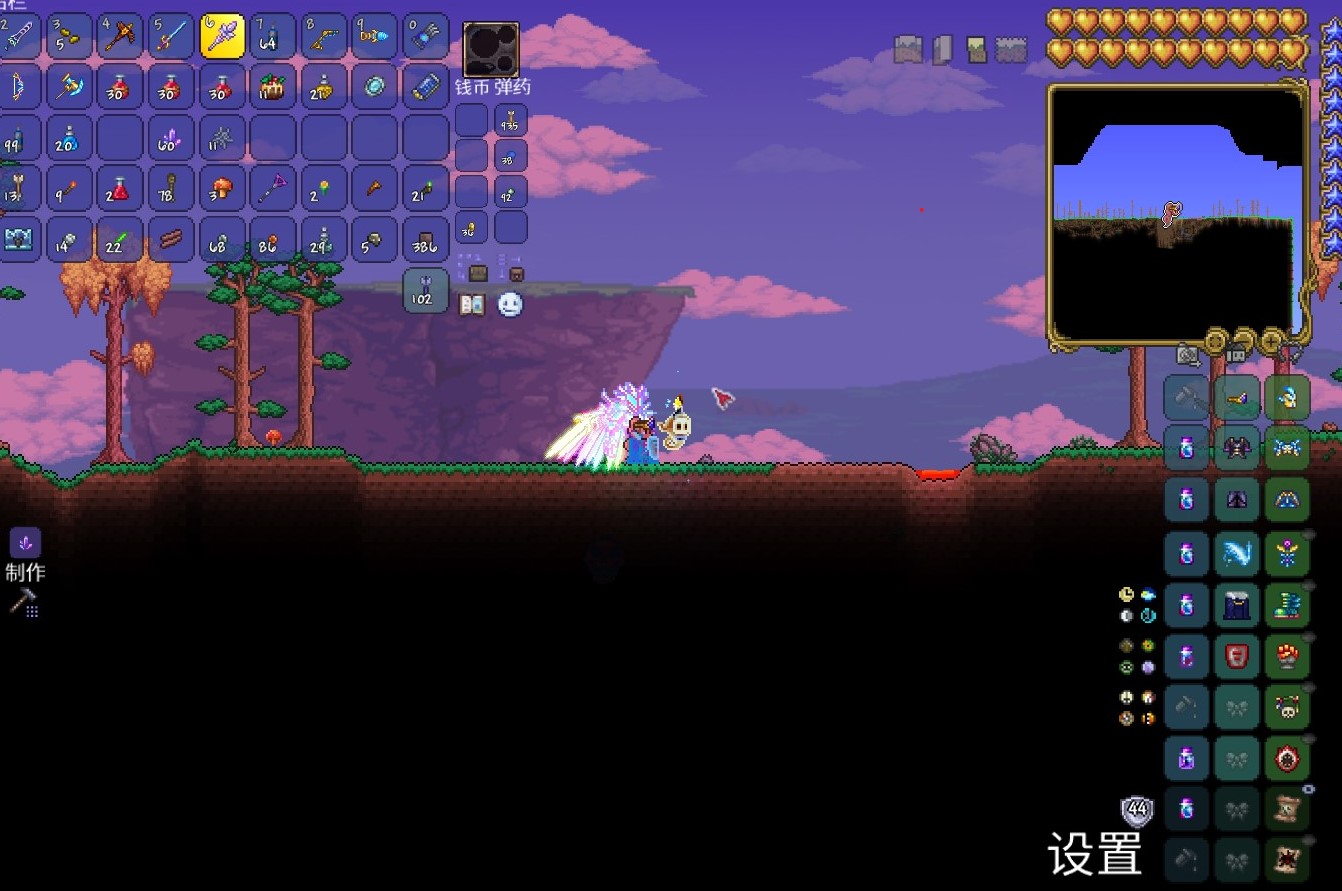Click the magic mirror inventory slot

coord(374,88)
